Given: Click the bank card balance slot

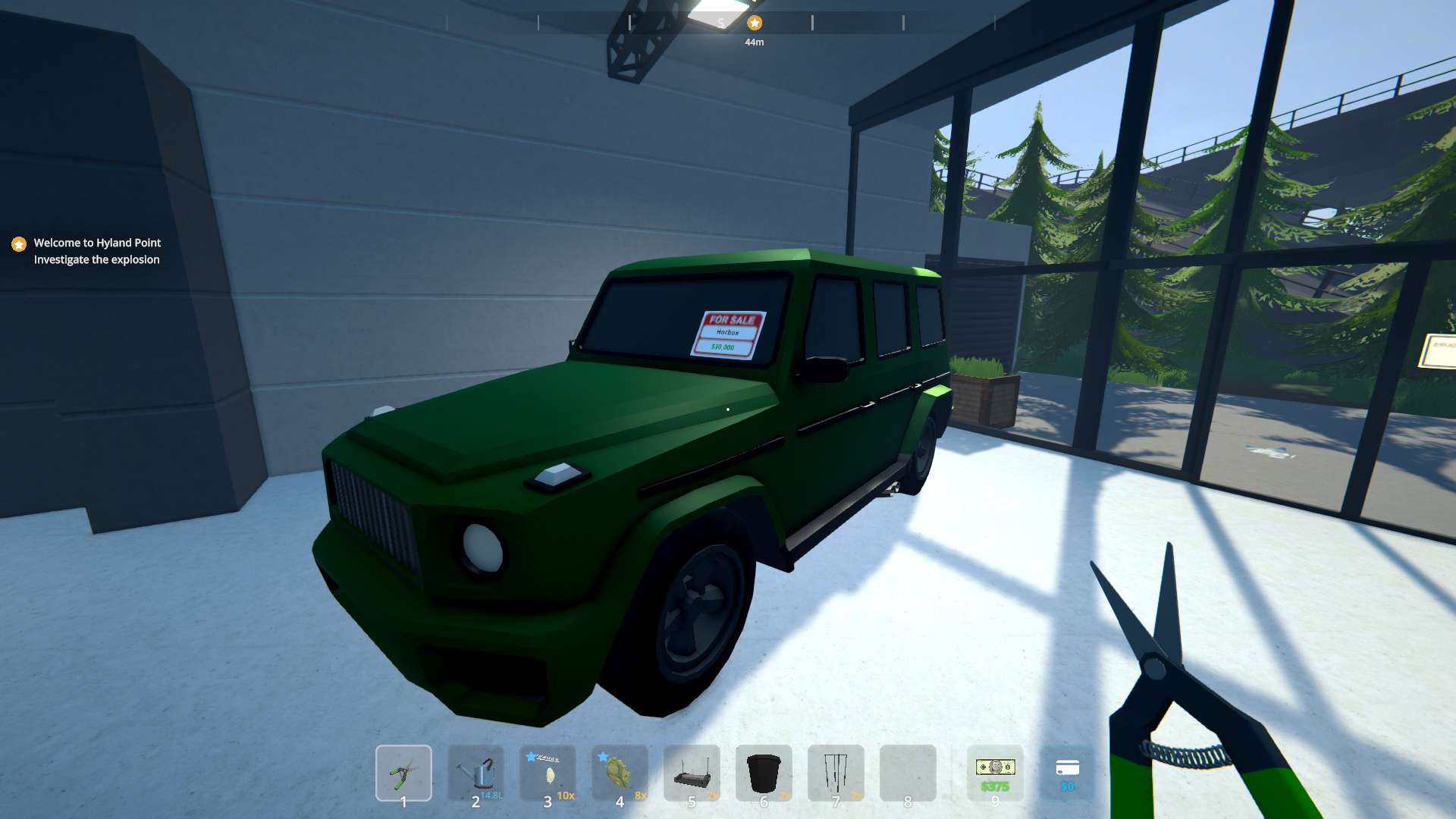Looking at the screenshot, I should [x=1067, y=773].
